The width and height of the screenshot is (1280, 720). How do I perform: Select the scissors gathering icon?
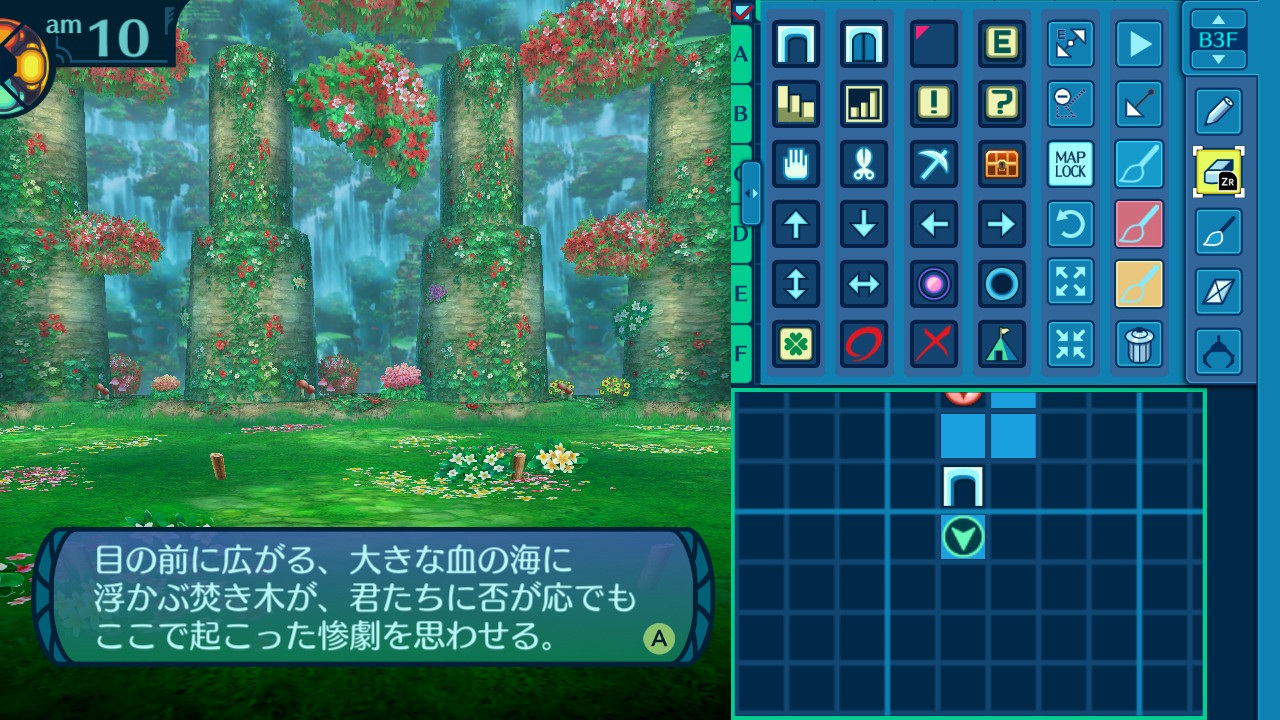click(x=864, y=164)
